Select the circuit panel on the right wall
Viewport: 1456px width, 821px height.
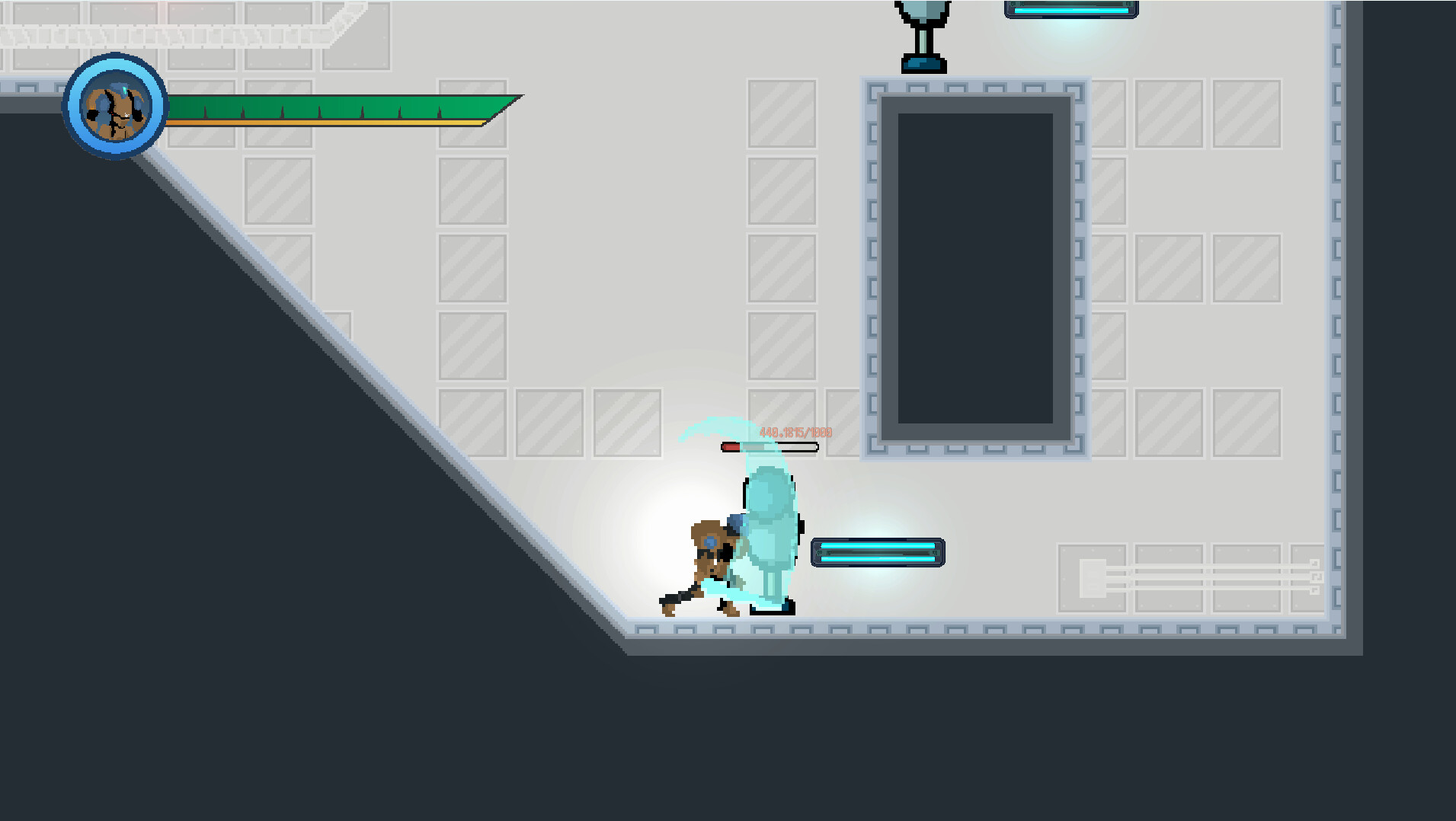pos(1189,579)
